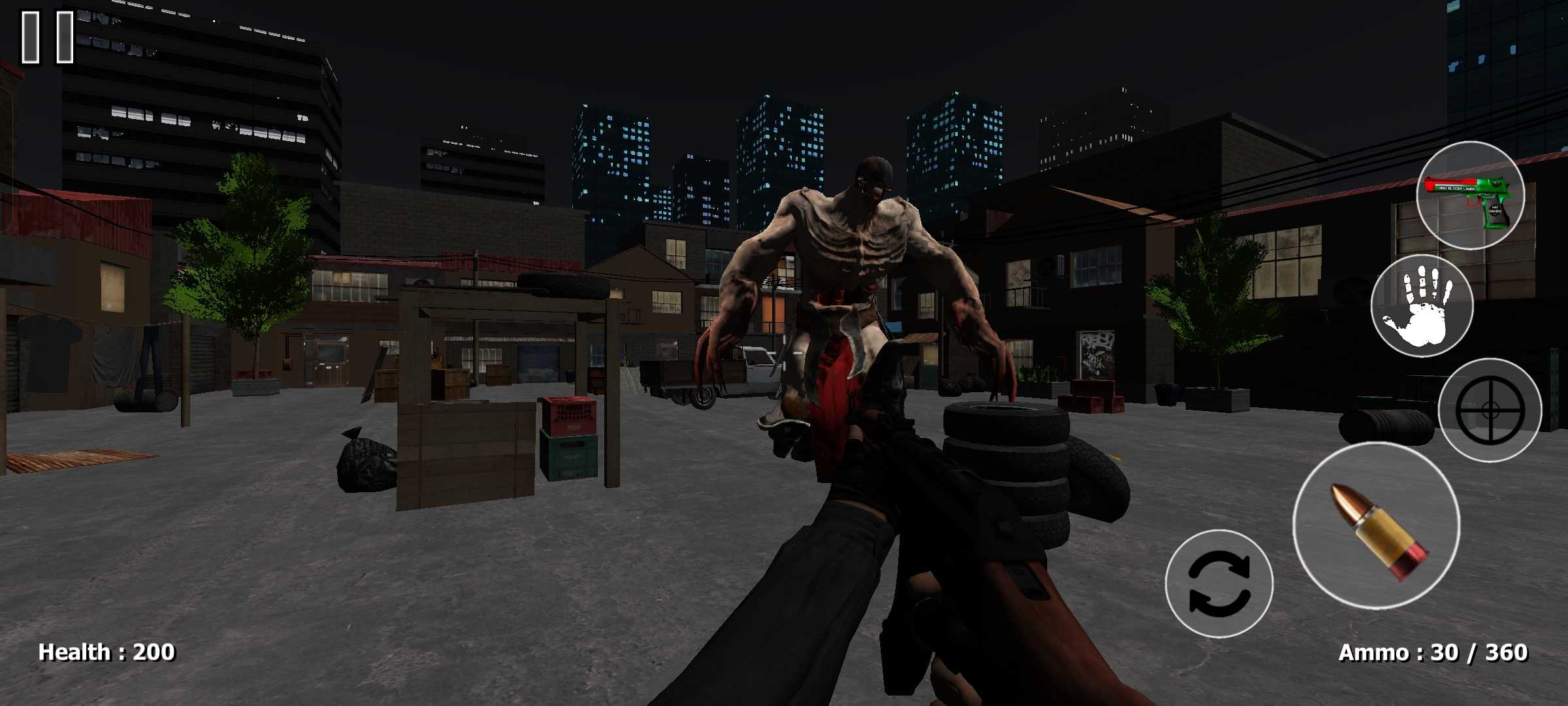The height and width of the screenshot is (706, 1568).
Task: Switch to the green pistol weapon
Action: (x=1470, y=195)
